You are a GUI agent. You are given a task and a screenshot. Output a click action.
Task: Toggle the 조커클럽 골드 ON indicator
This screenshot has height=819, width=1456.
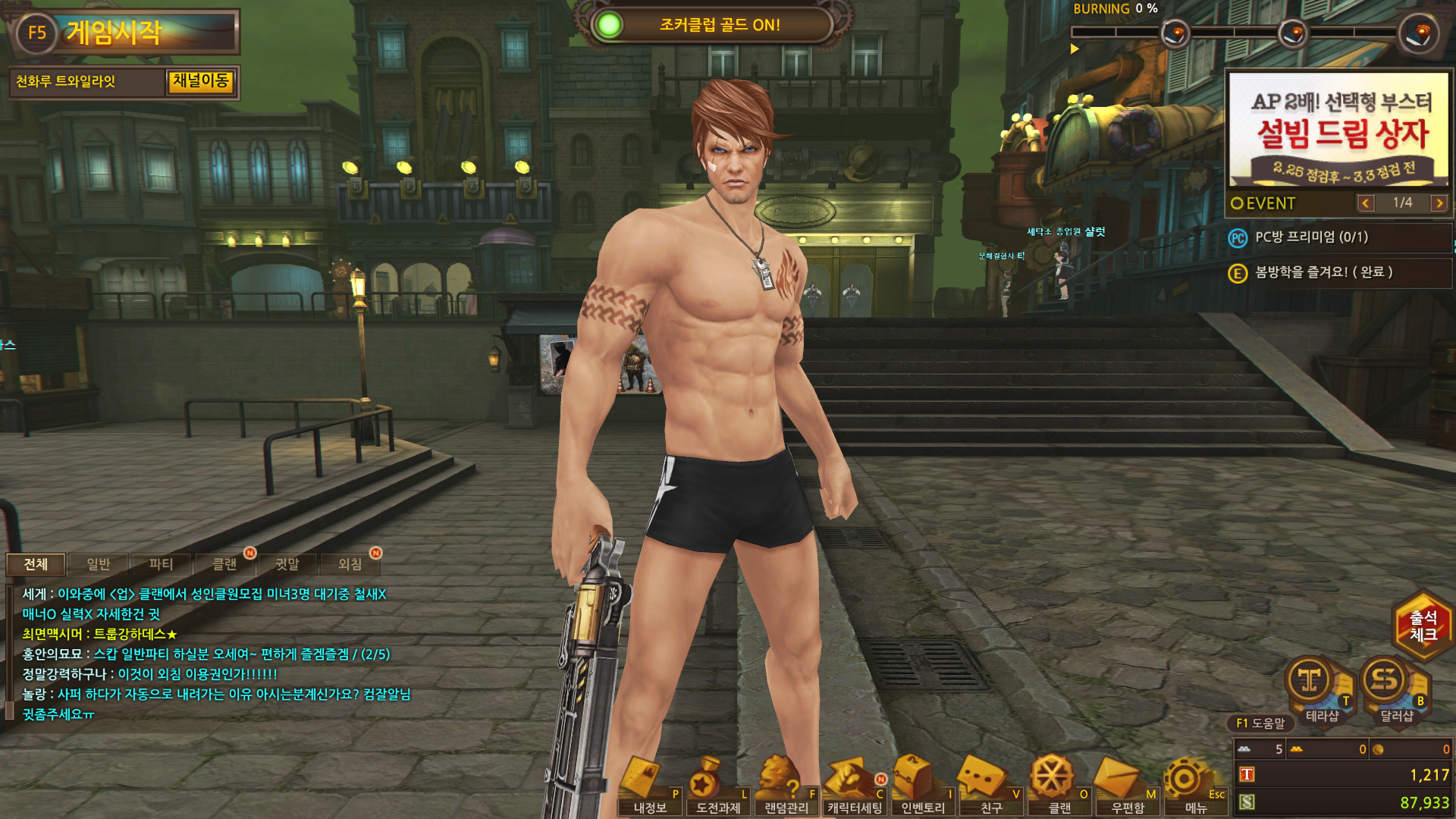(608, 25)
